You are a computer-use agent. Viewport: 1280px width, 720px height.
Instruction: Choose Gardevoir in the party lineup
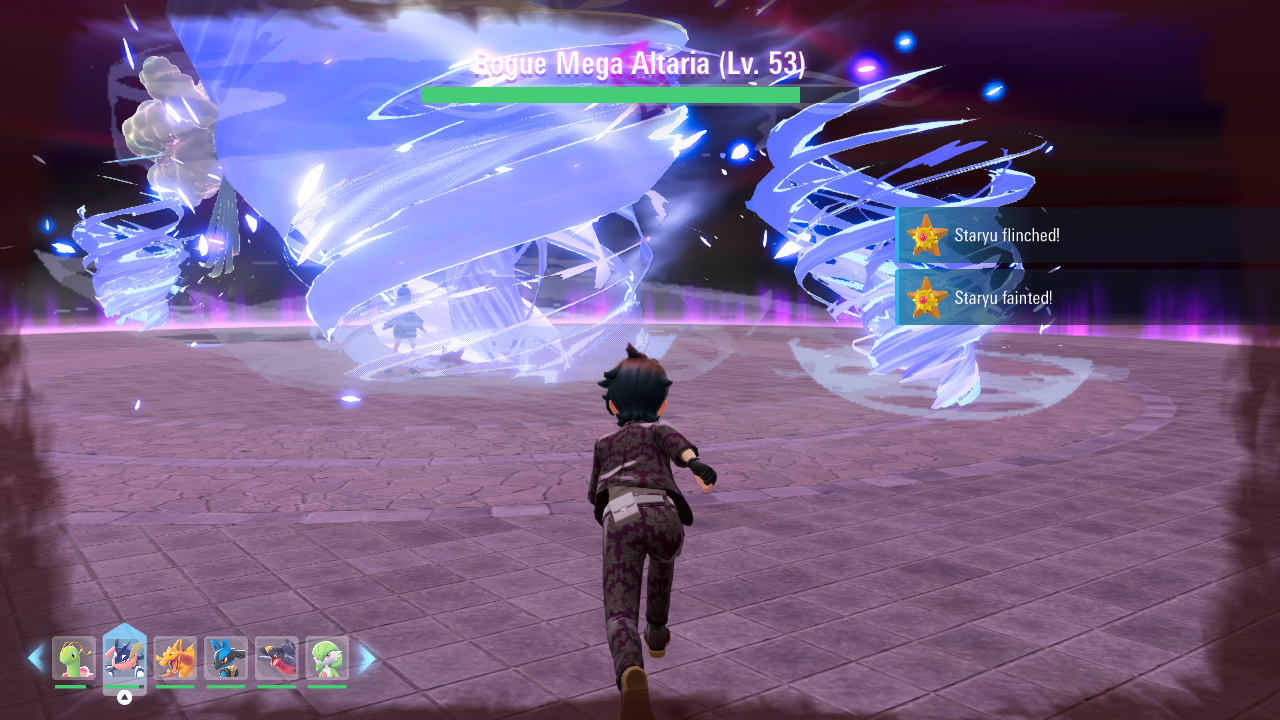click(x=327, y=658)
